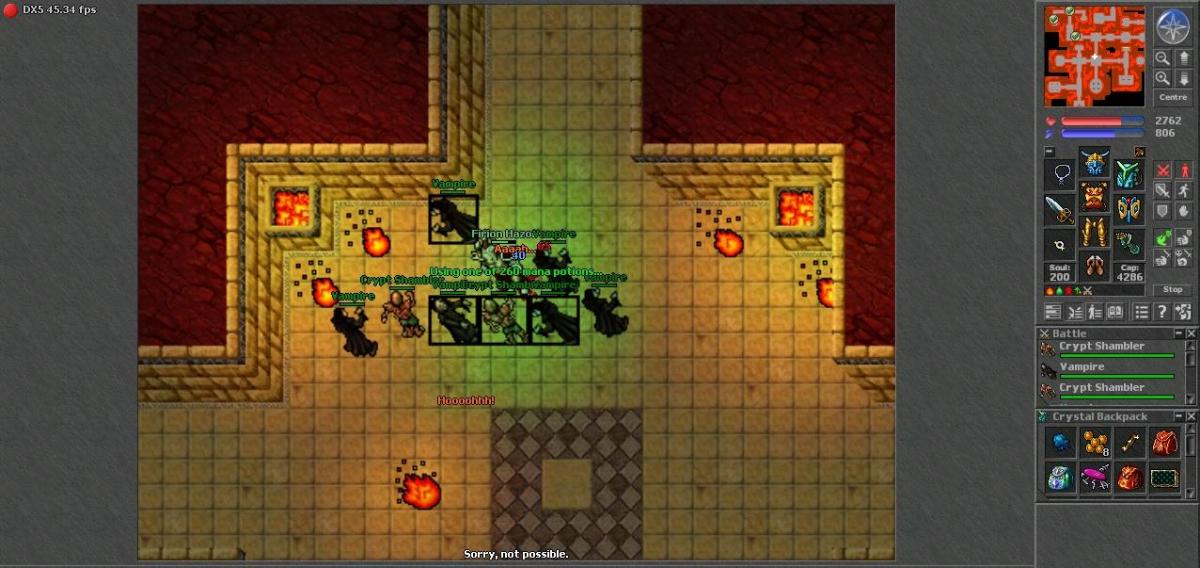
Task: Move the minimap up one floor
Action: click(1183, 58)
